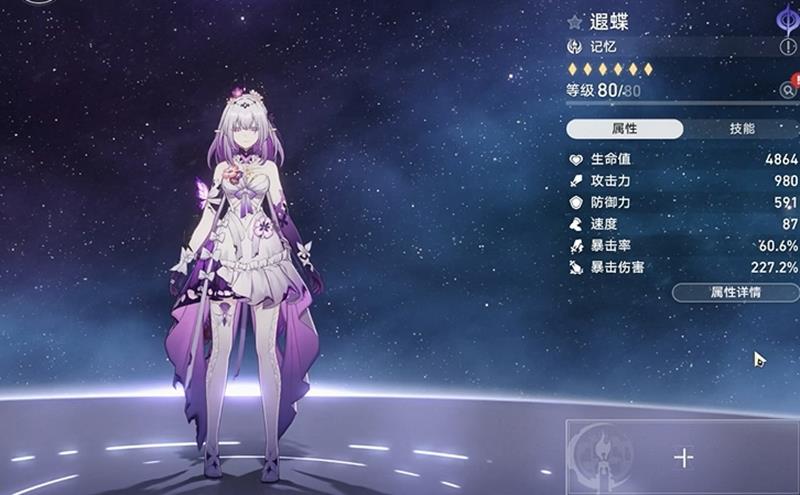Toggle the favorite star beside 遐蝶

[574, 21]
